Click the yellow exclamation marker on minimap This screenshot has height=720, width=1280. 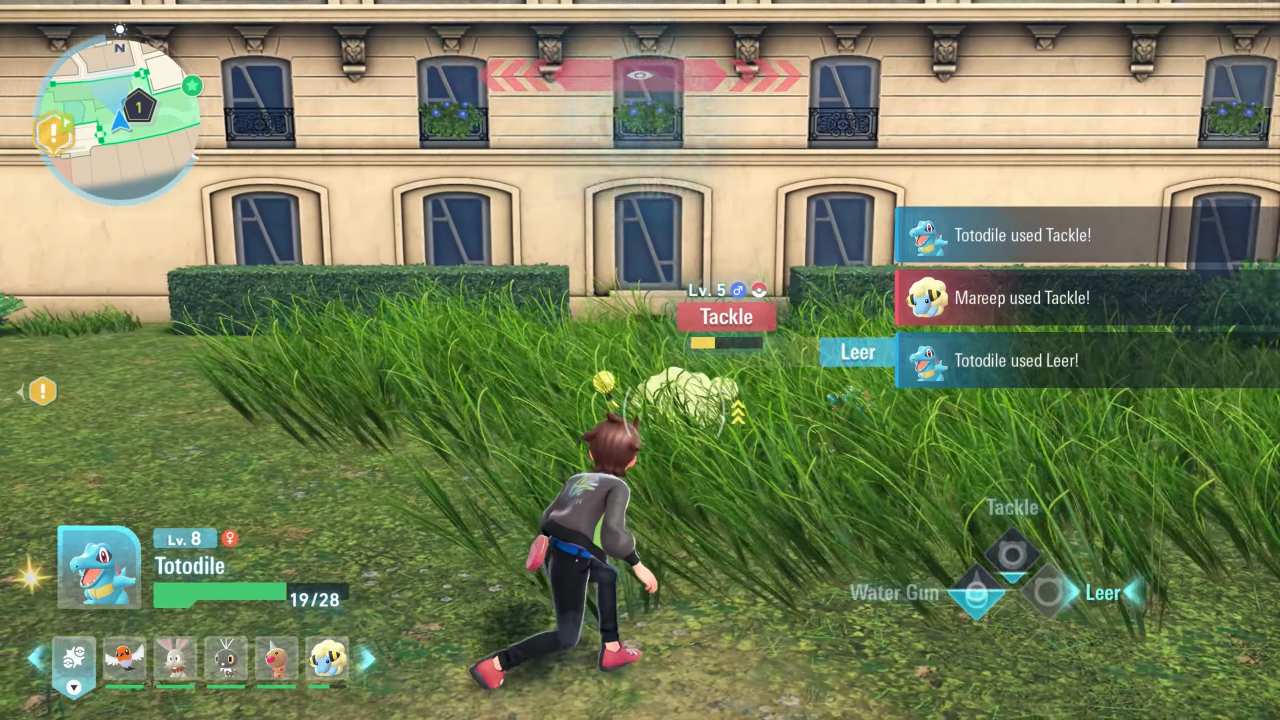(55, 133)
